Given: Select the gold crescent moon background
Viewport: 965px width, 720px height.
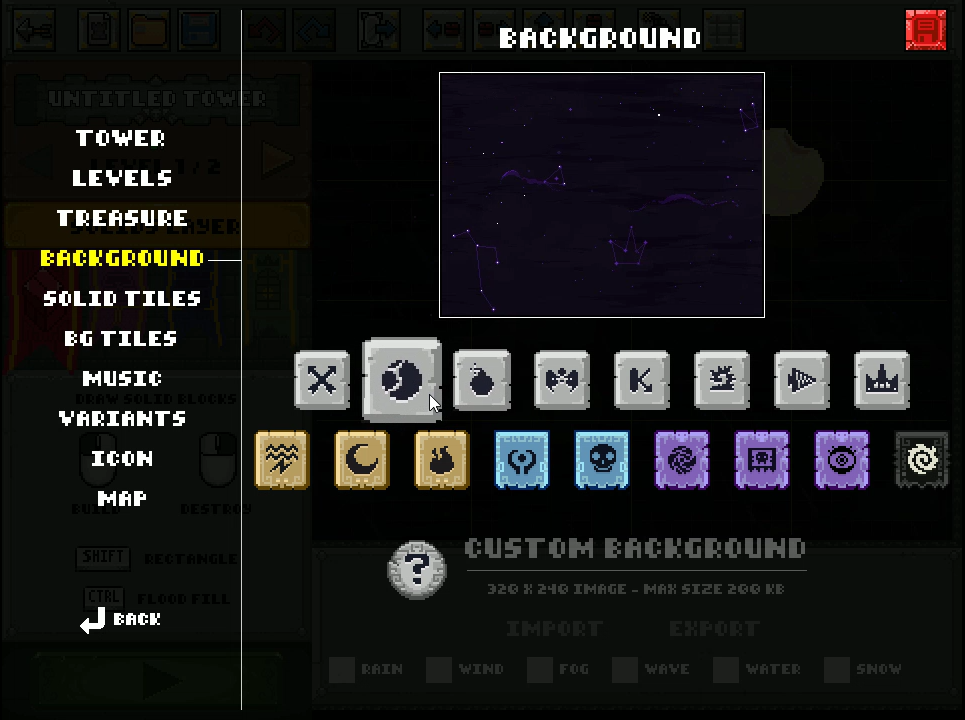Looking at the screenshot, I should click(x=362, y=460).
